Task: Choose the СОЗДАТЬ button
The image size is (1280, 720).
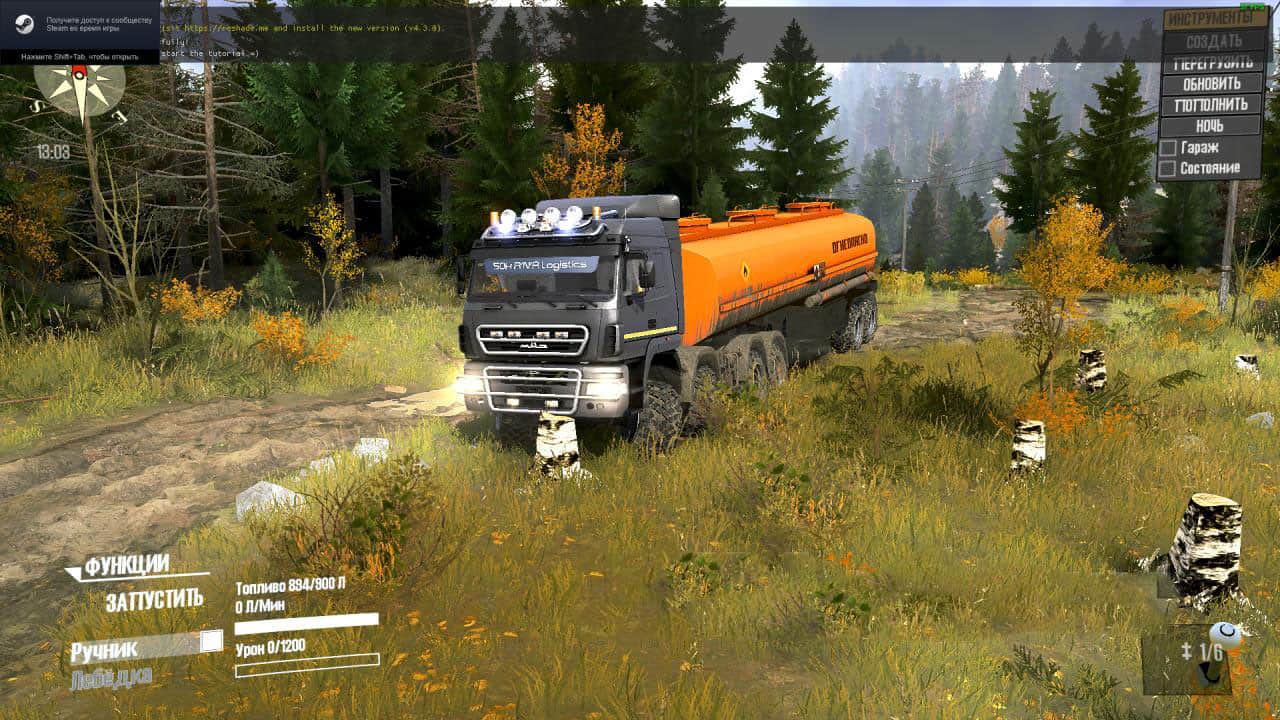Action: click(1213, 41)
